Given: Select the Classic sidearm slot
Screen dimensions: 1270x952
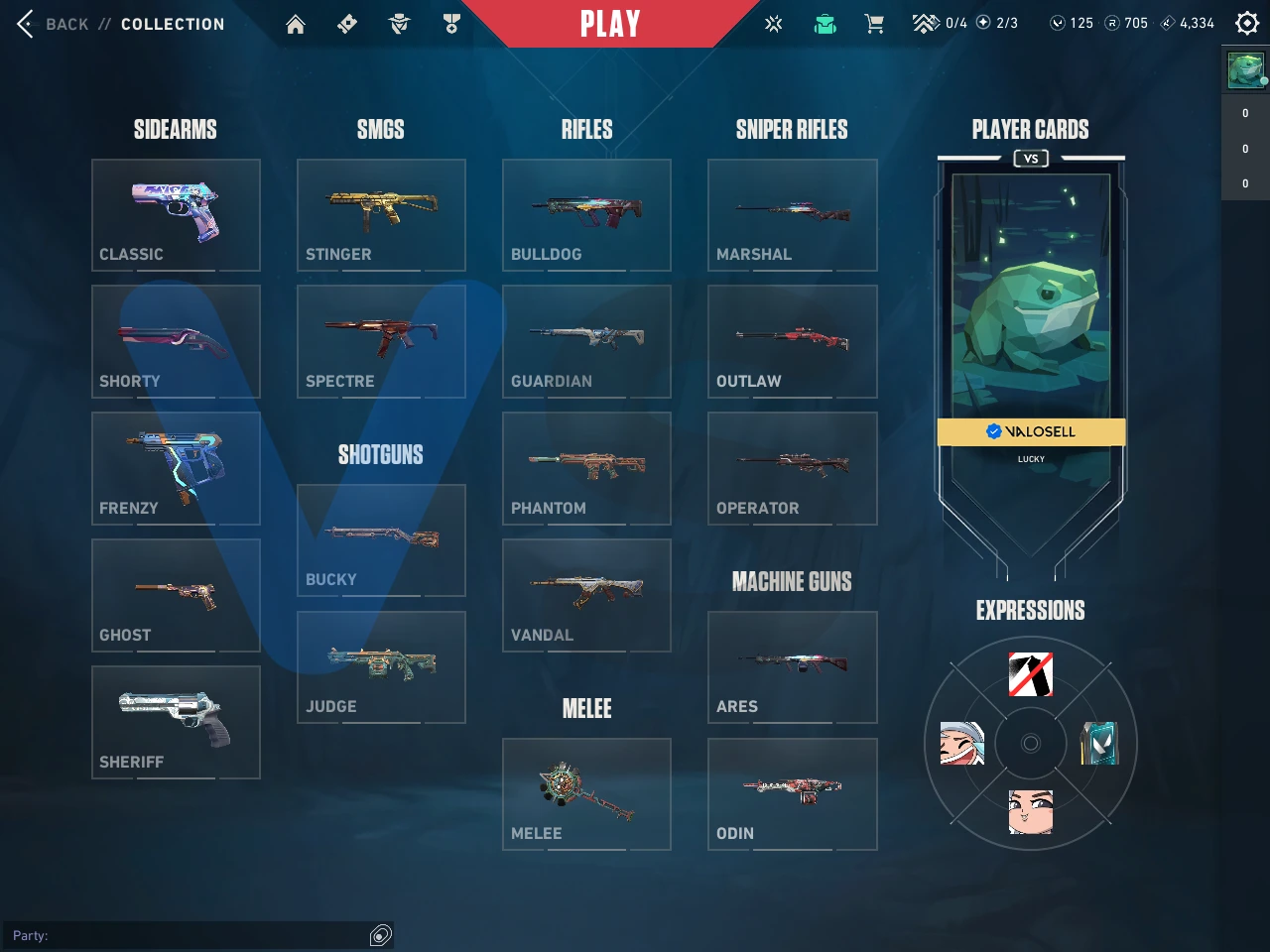Looking at the screenshot, I should coord(176,214).
